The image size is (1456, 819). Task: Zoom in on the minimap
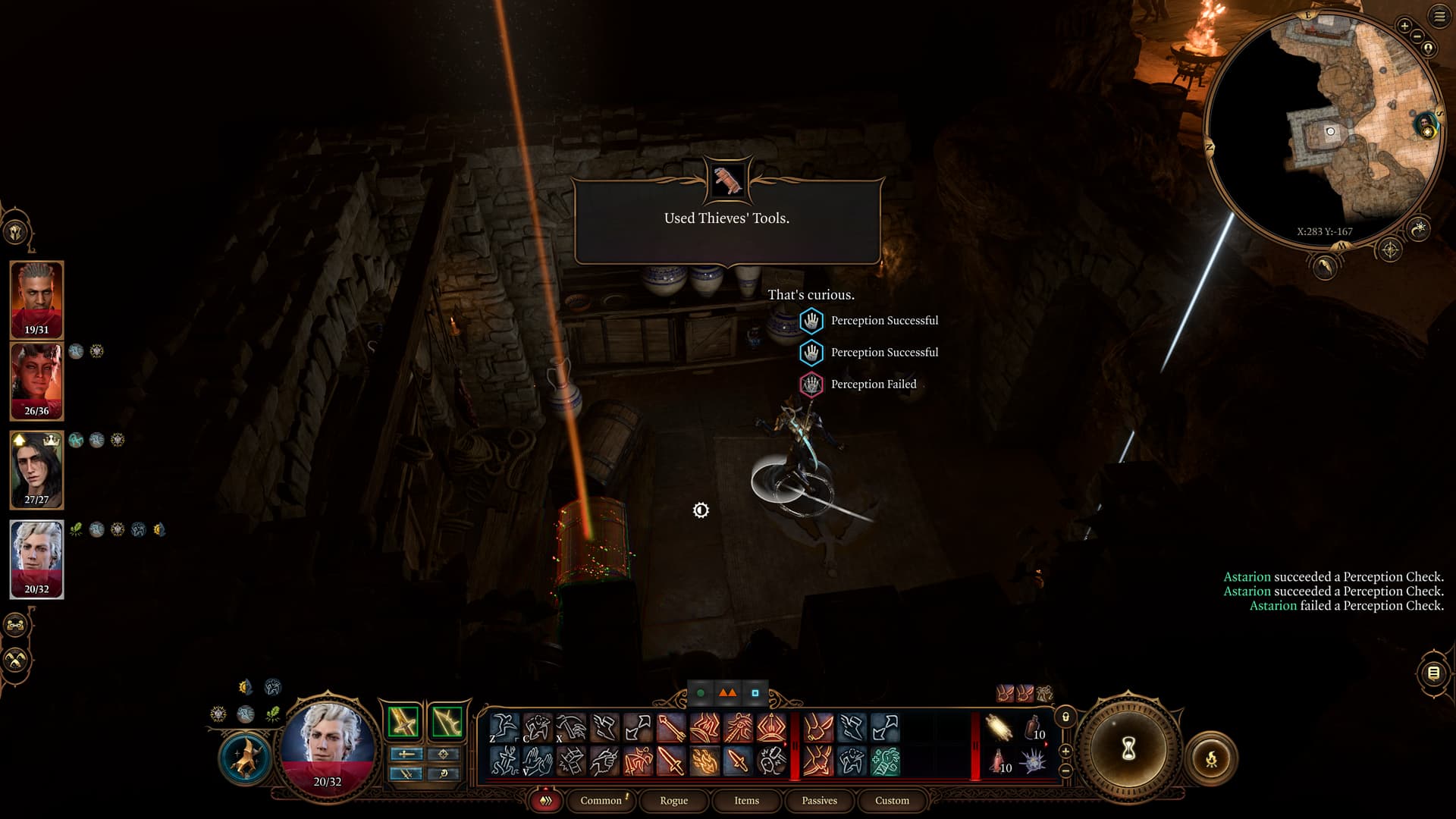pos(1404,27)
